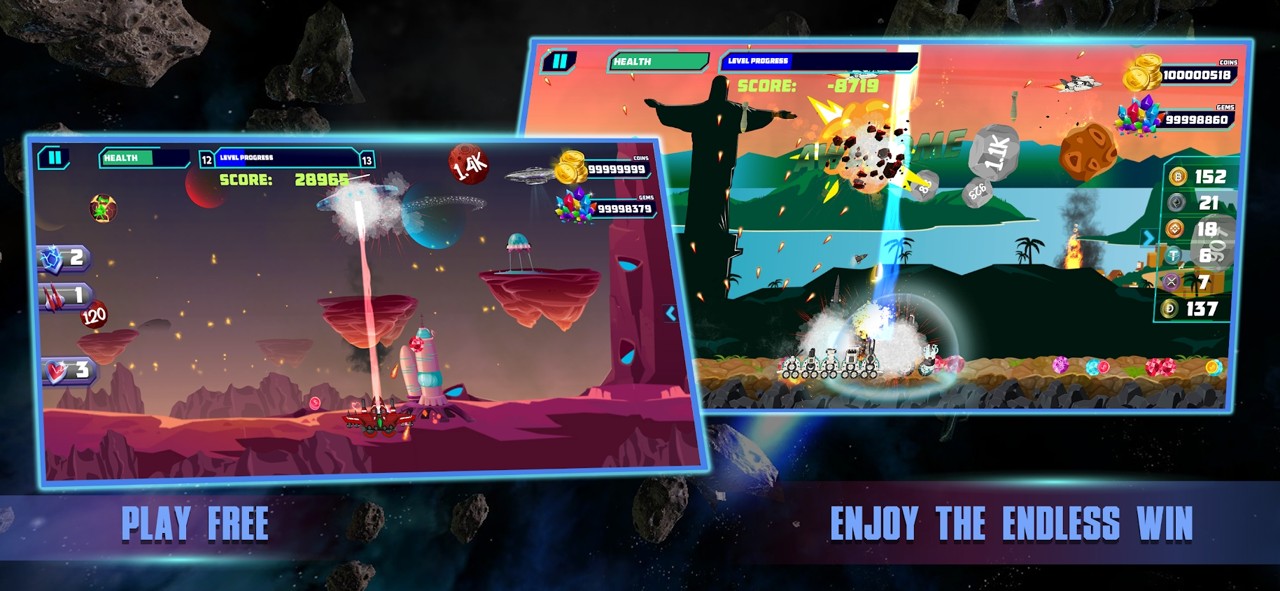This screenshot has height=591, width=1280.
Task: Pause the Rio statue level
Action: point(559,61)
